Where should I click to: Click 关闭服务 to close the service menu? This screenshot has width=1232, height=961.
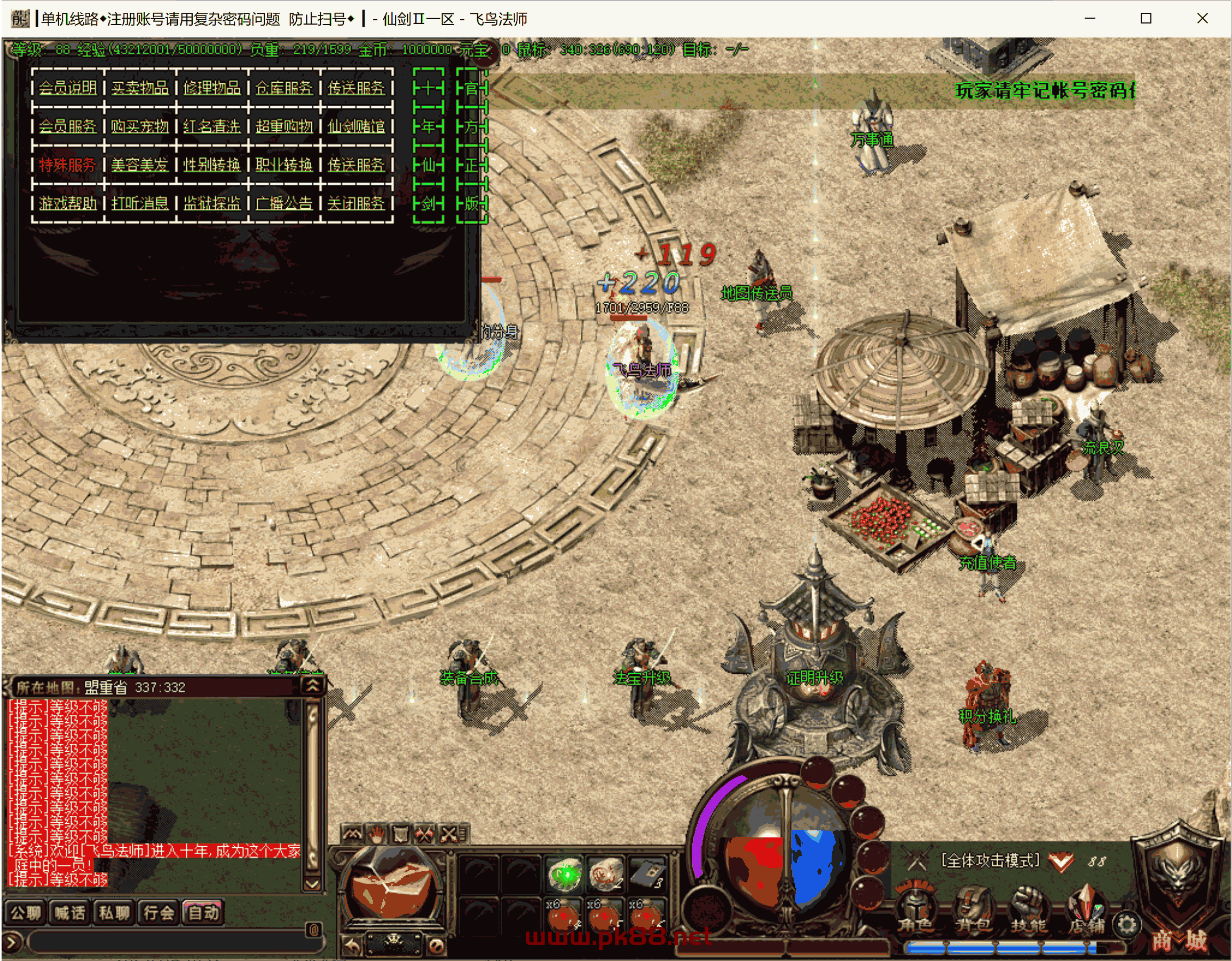tap(356, 203)
